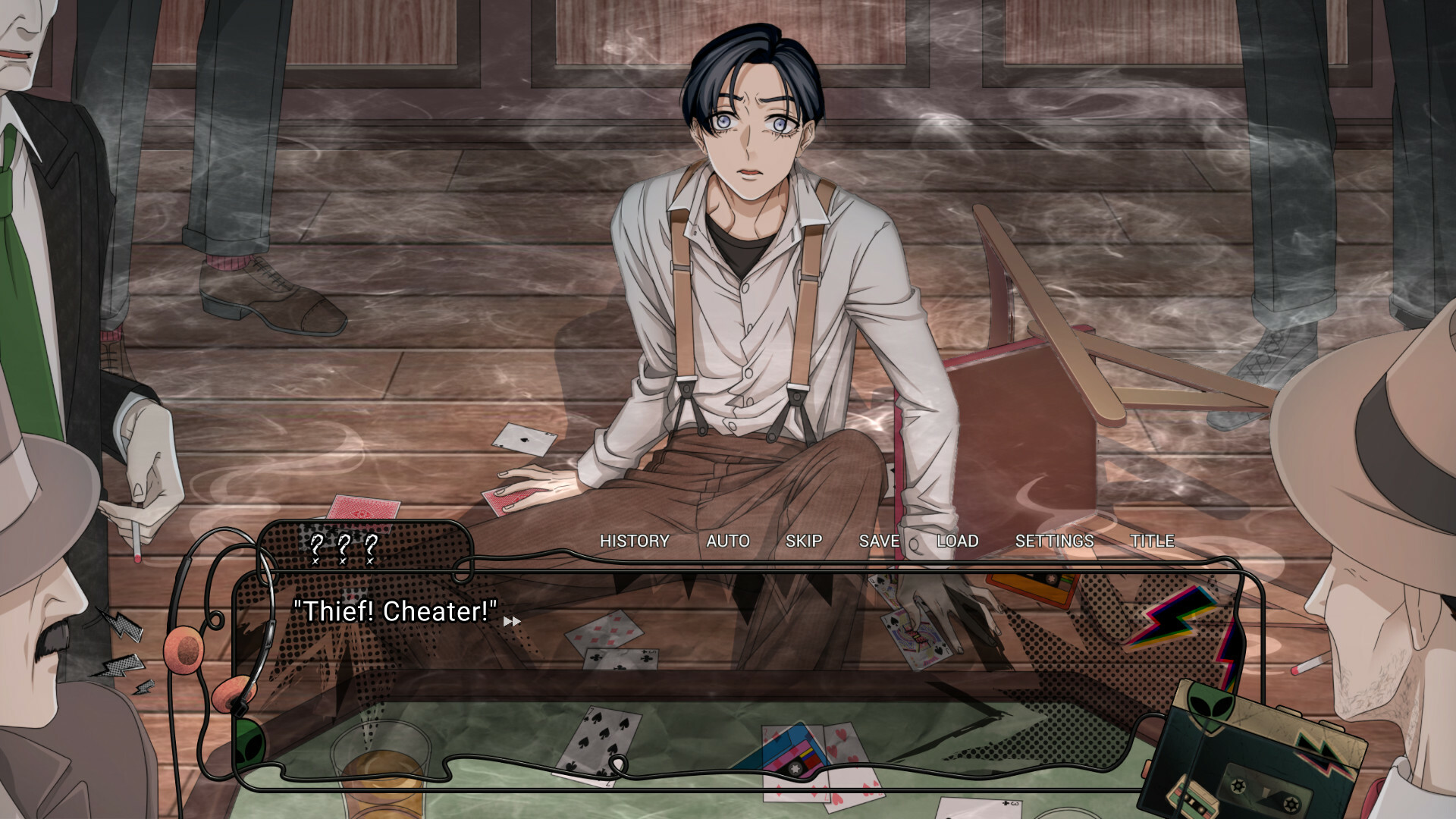Open the SETTINGS menu
The height and width of the screenshot is (819, 1456).
pyautogui.click(x=1055, y=541)
